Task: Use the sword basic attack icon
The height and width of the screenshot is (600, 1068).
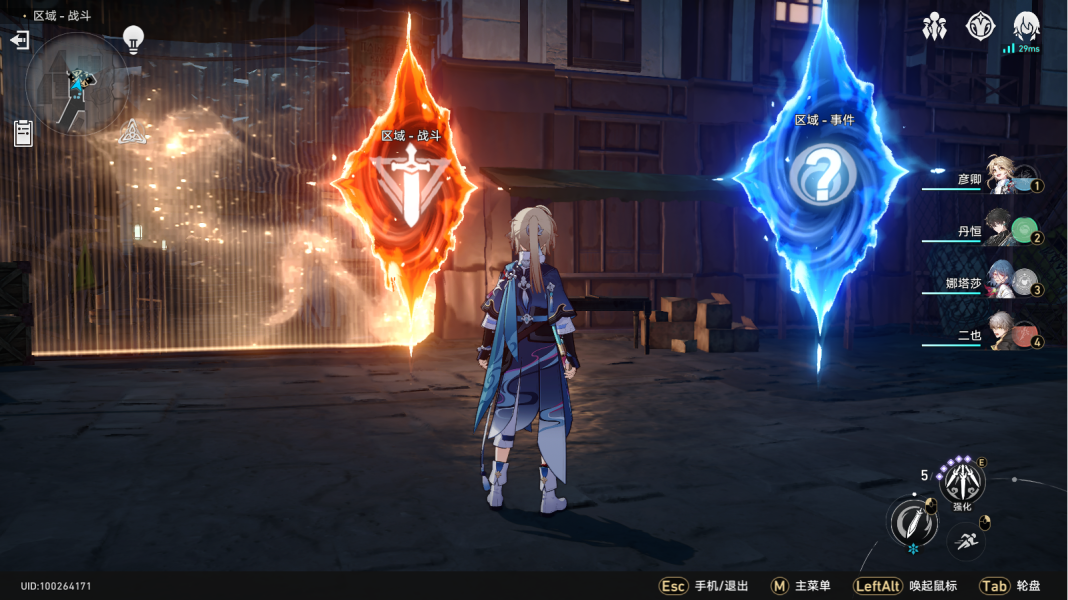Action: point(912,522)
